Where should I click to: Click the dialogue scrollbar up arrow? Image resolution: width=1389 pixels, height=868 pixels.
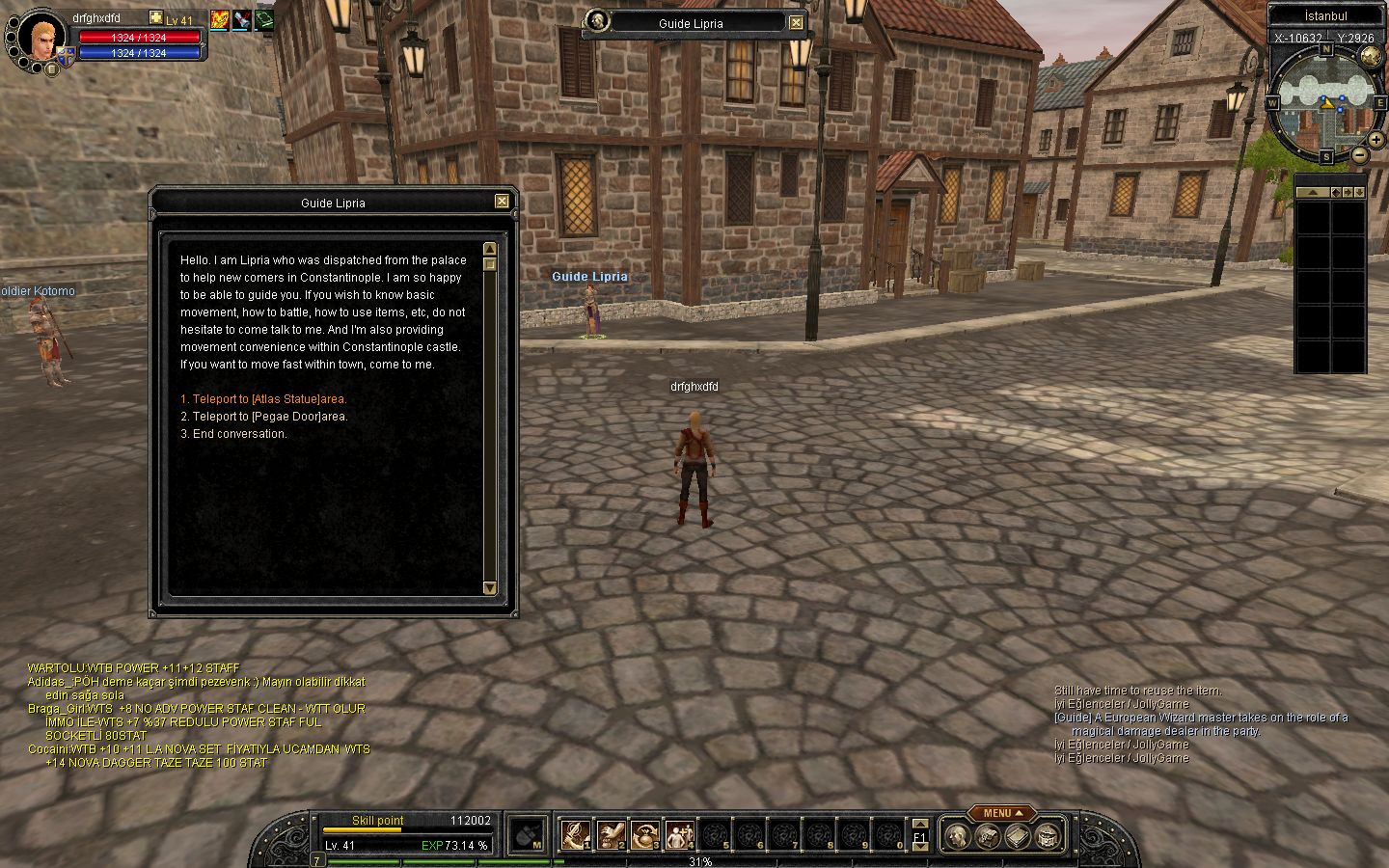coord(489,249)
